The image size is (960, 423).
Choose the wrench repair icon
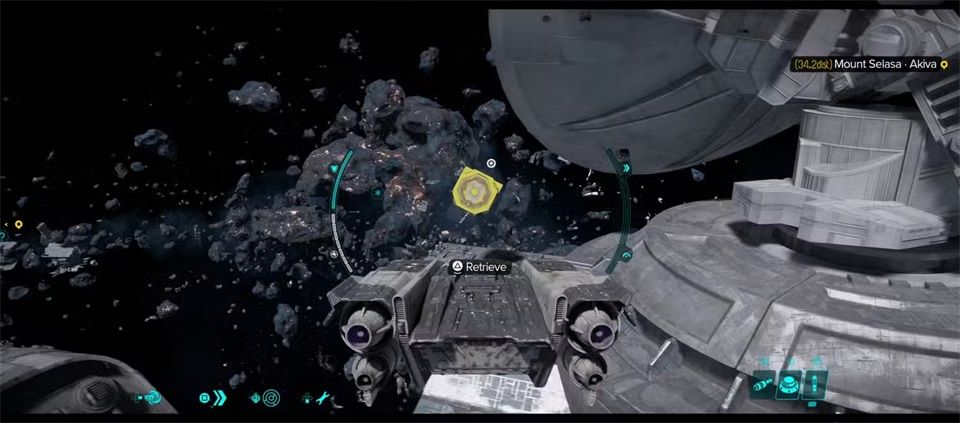point(323,398)
